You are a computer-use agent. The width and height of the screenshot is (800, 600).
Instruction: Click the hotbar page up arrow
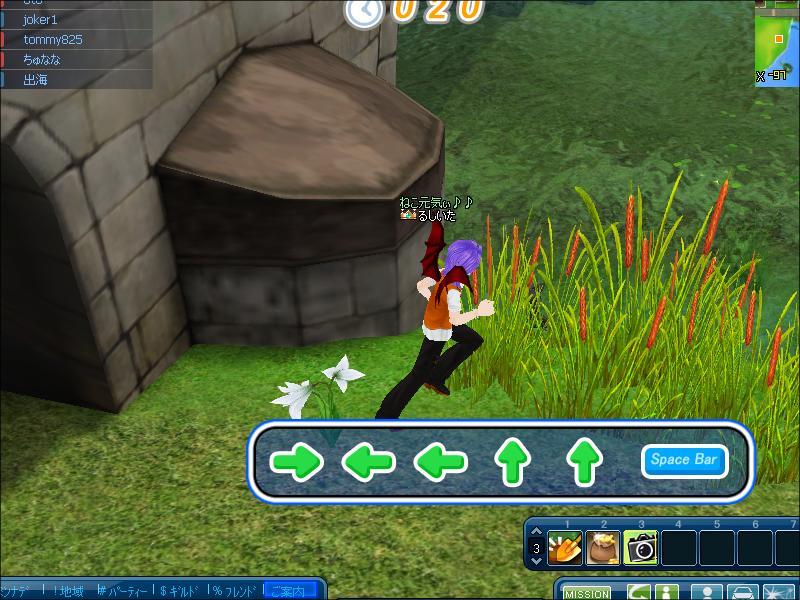click(x=535, y=533)
